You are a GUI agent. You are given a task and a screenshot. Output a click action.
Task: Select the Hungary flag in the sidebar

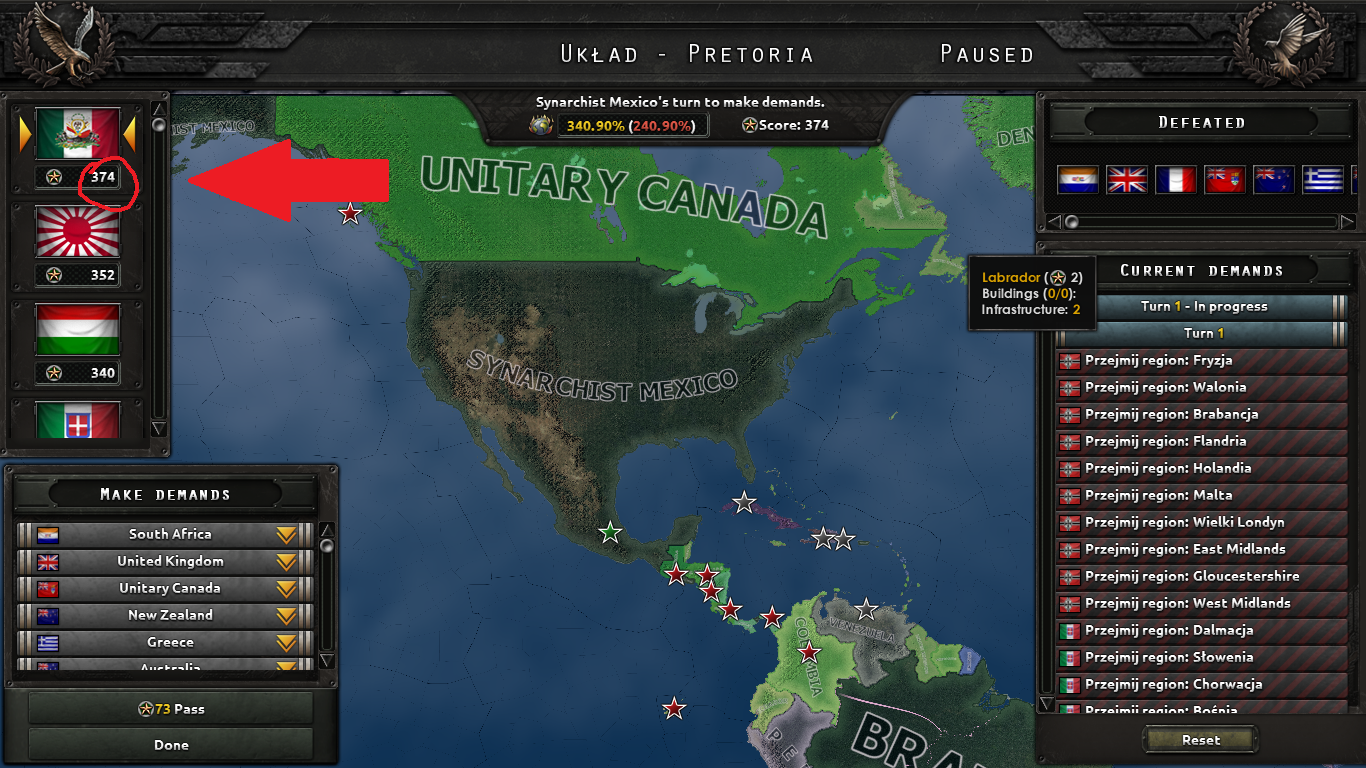click(x=77, y=330)
